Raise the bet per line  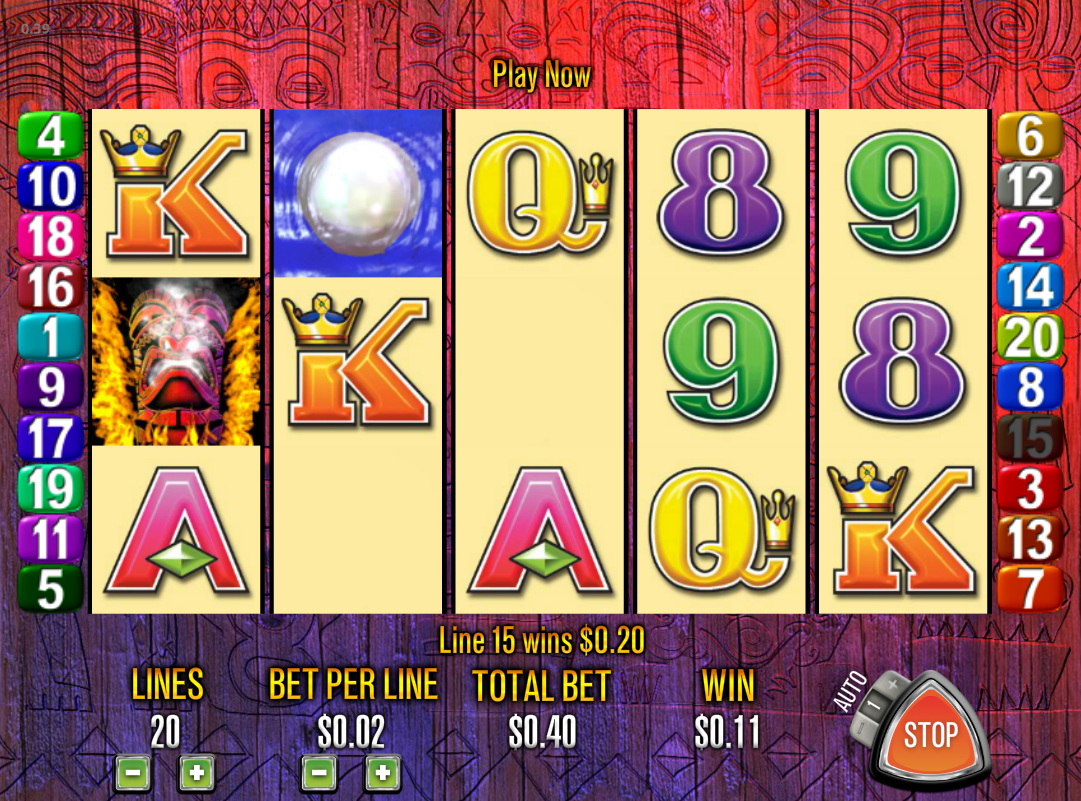point(382,773)
